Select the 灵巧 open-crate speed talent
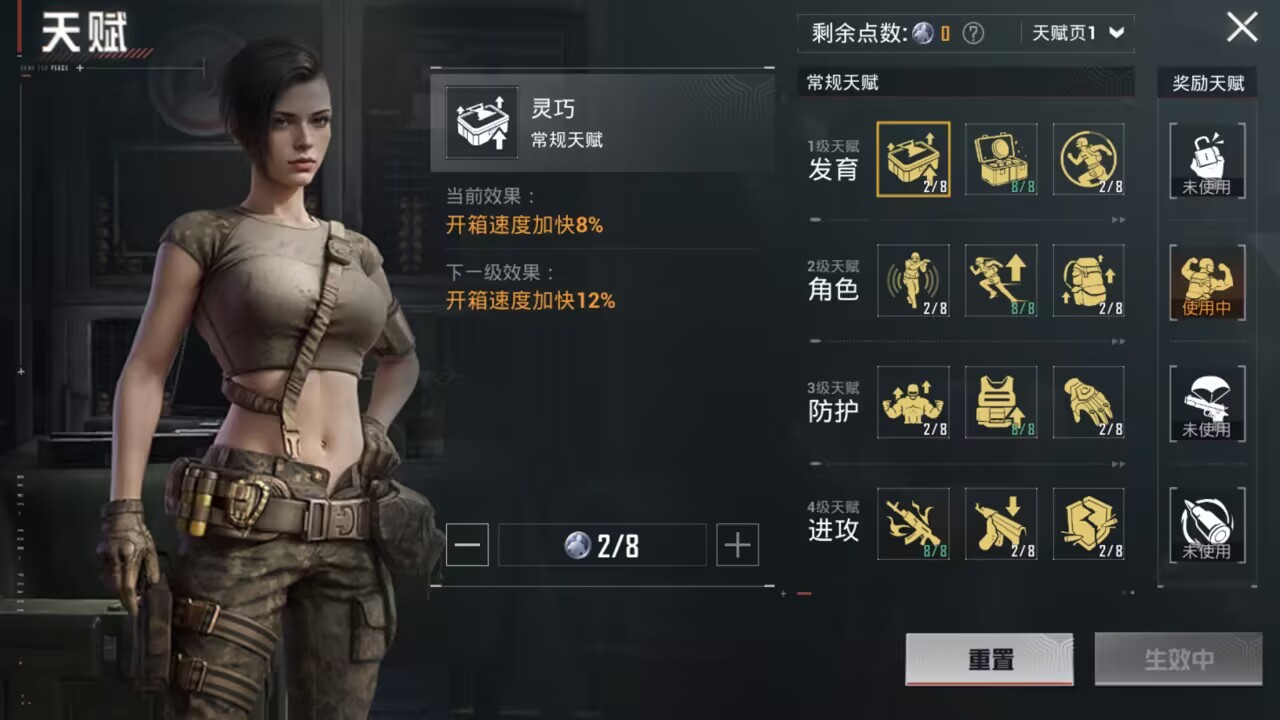Image resolution: width=1280 pixels, height=720 pixels. [913, 159]
